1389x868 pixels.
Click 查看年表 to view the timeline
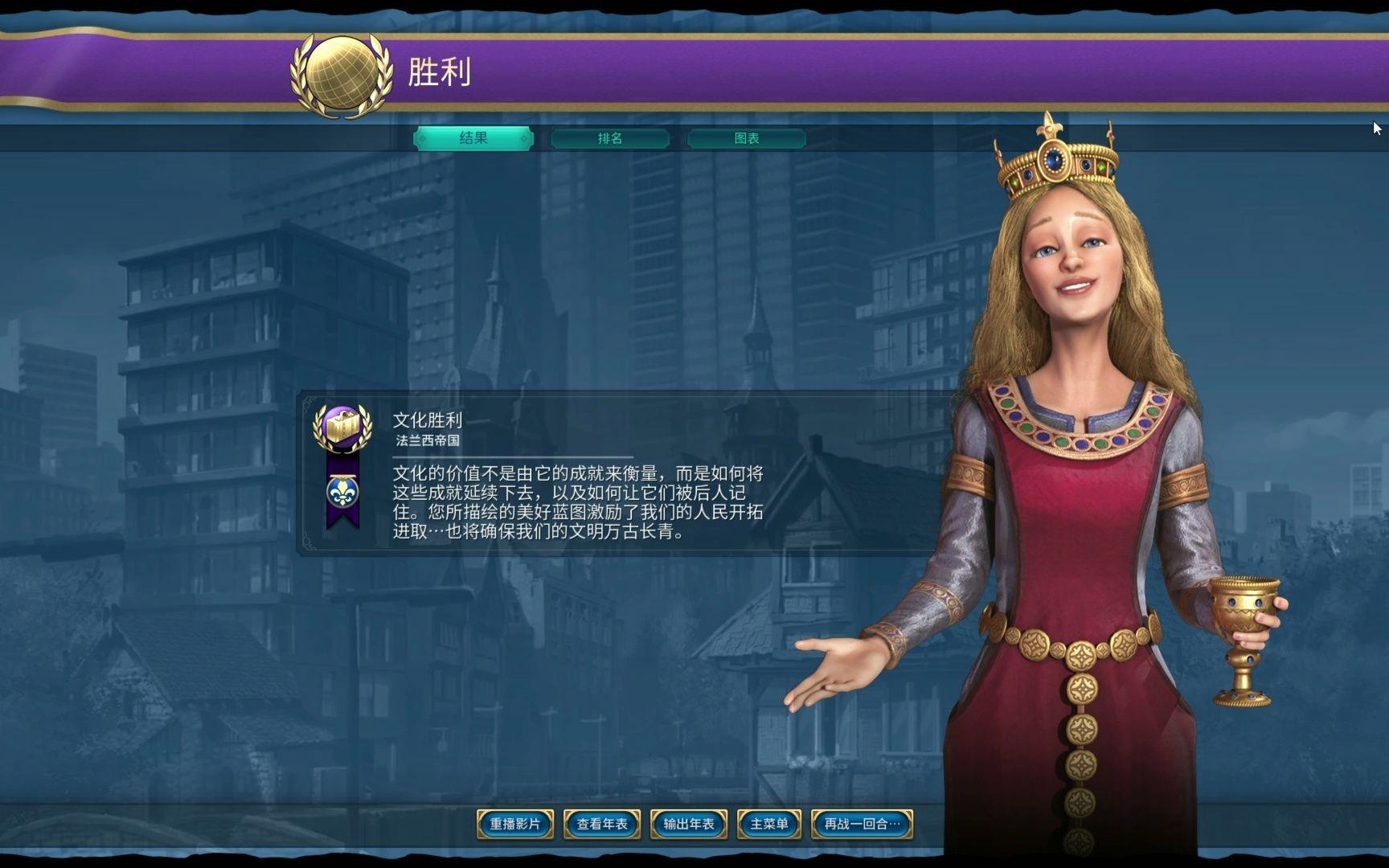(x=601, y=825)
